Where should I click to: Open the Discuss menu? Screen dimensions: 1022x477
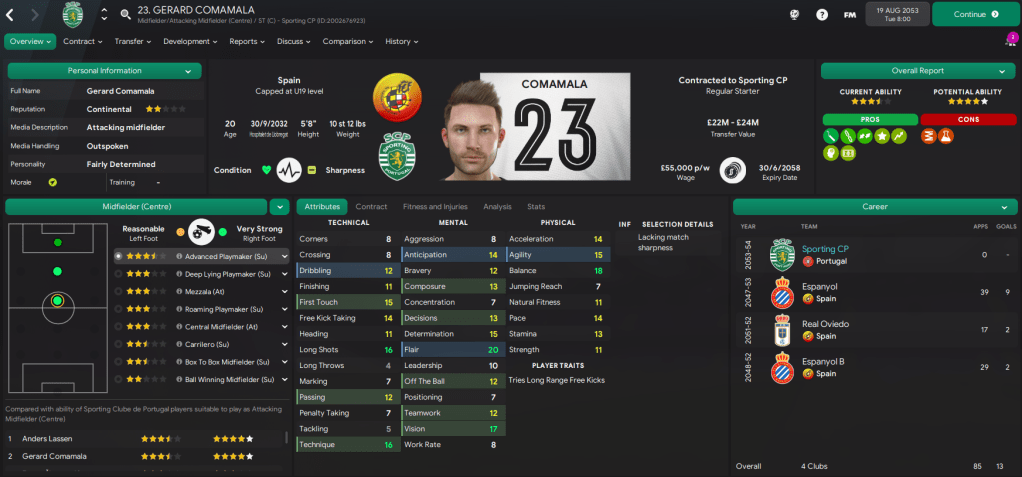[x=293, y=42]
